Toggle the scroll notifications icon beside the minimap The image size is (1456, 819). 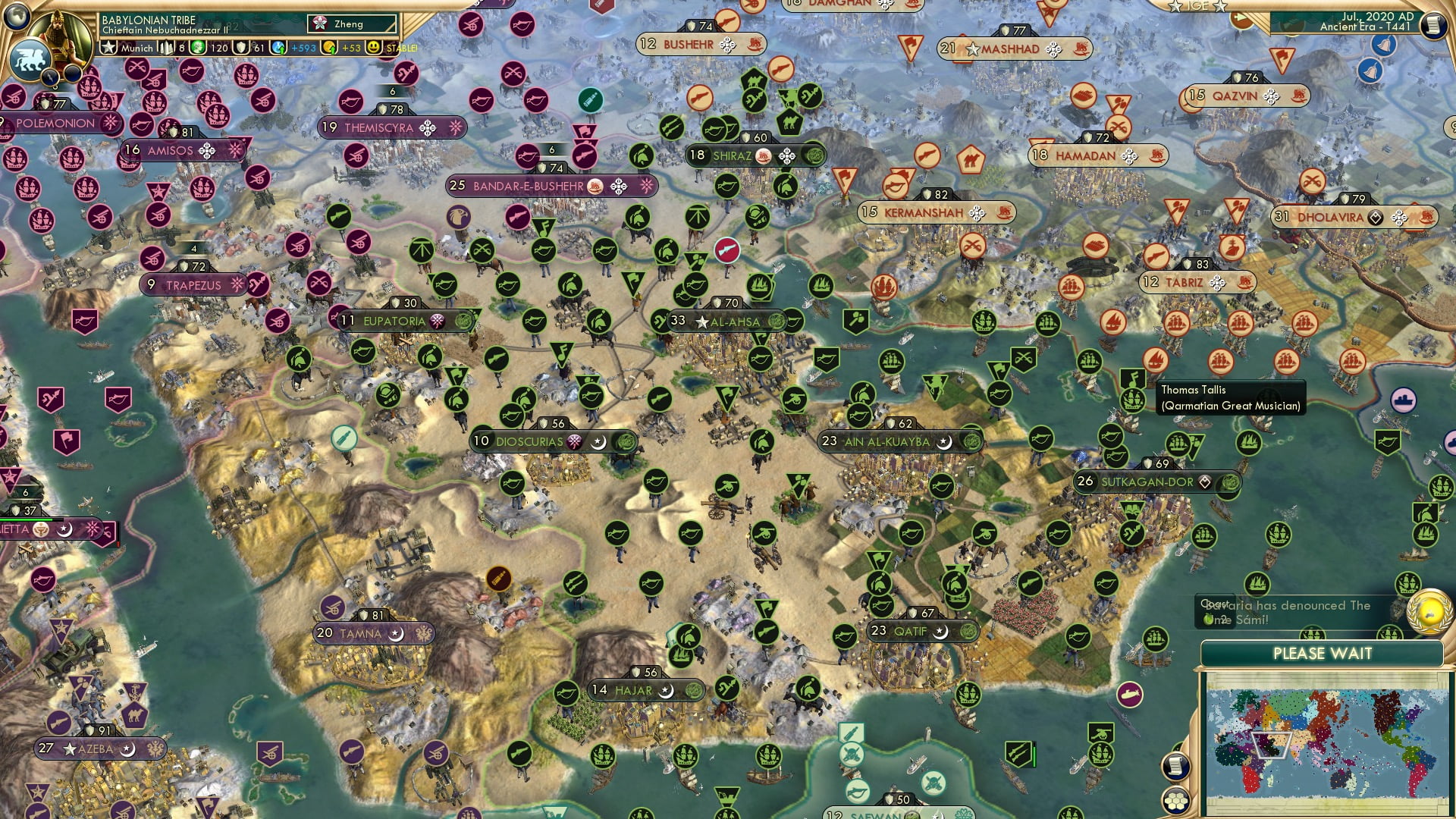pyautogui.click(x=1175, y=767)
